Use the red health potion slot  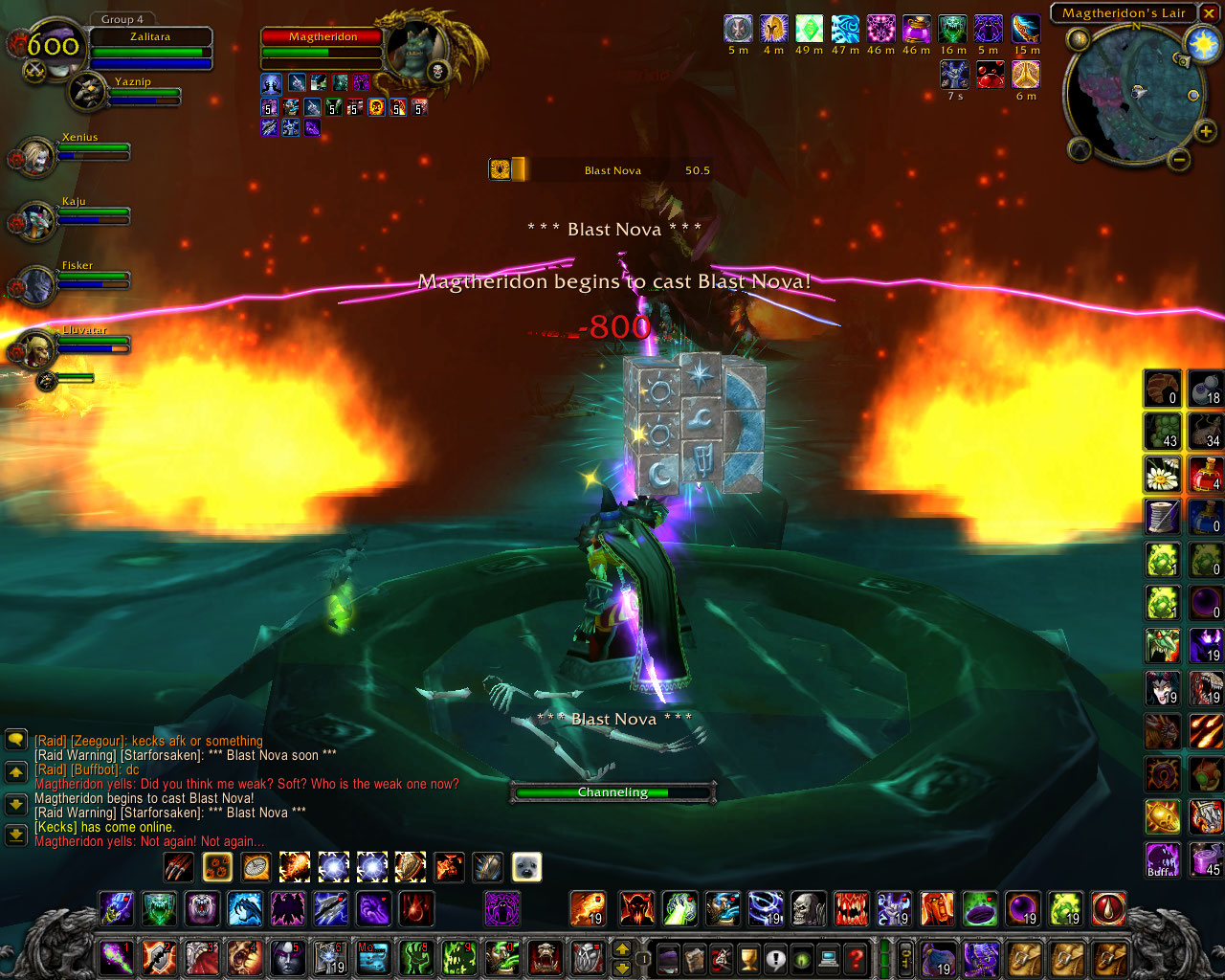coord(1205,474)
